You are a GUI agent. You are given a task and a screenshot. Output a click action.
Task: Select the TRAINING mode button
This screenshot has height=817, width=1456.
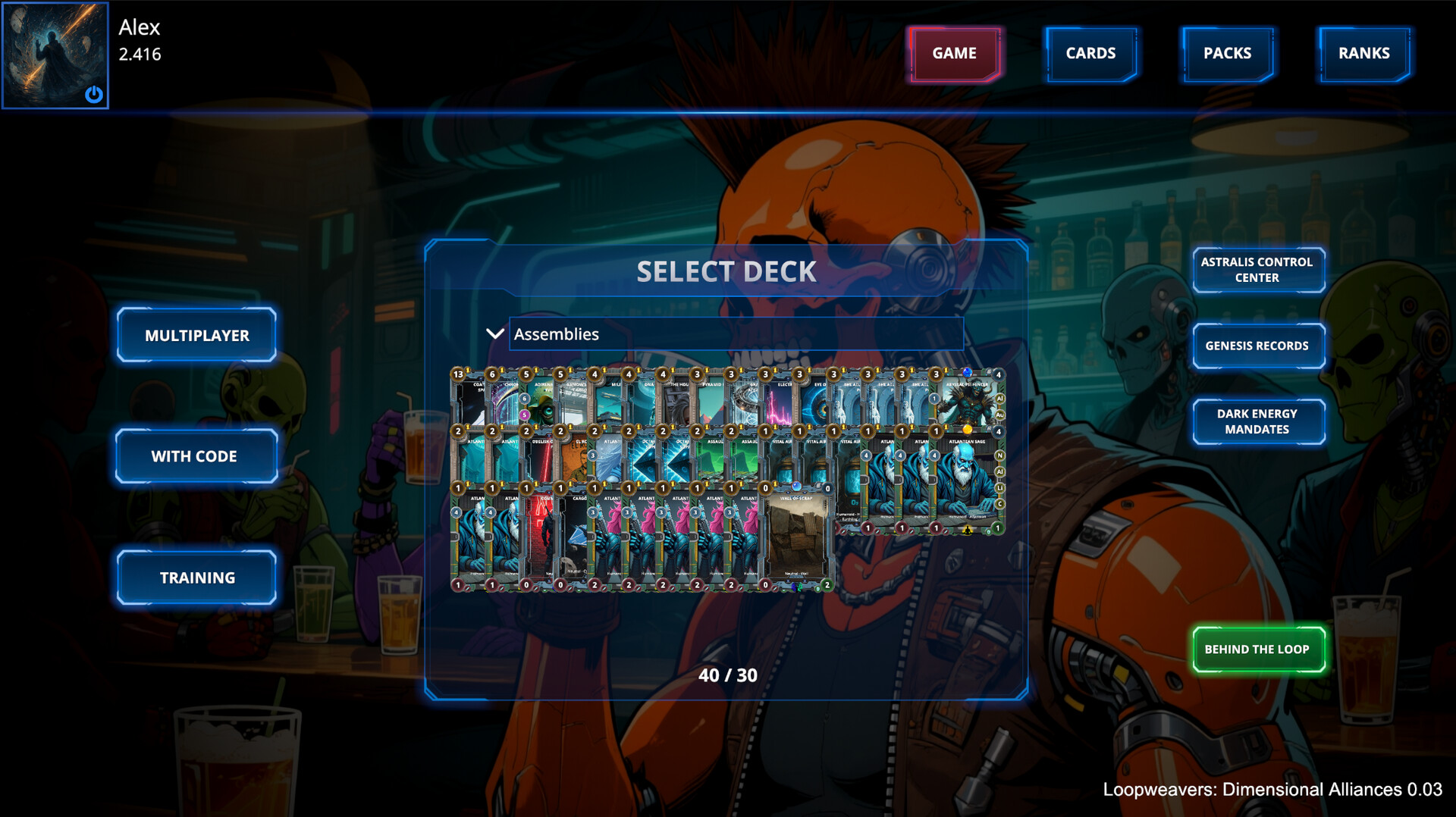pos(196,578)
